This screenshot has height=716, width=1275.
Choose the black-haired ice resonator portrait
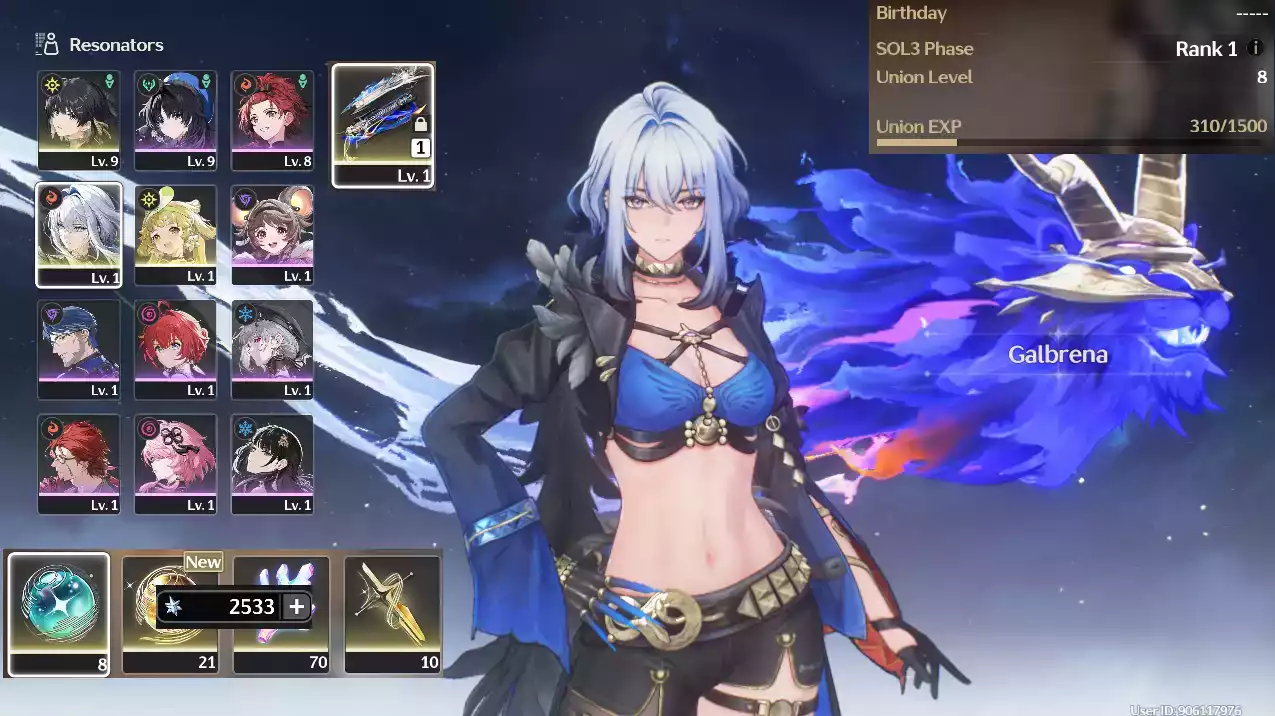click(x=272, y=462)
